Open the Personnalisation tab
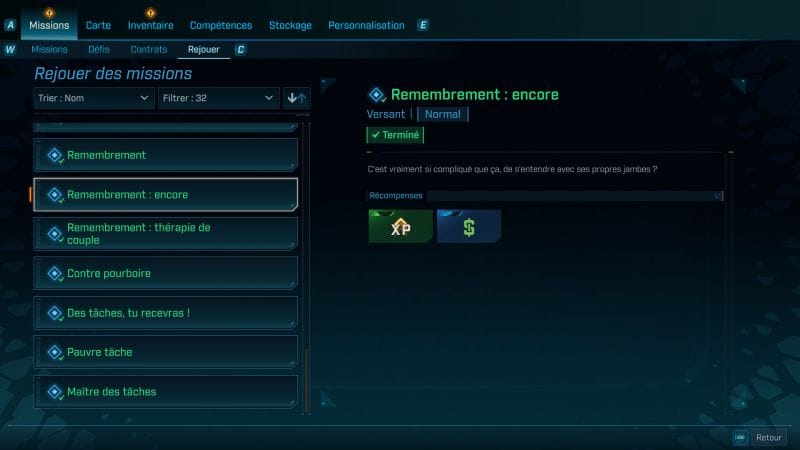This screenshot has height=450, width=800. [366, 25]
